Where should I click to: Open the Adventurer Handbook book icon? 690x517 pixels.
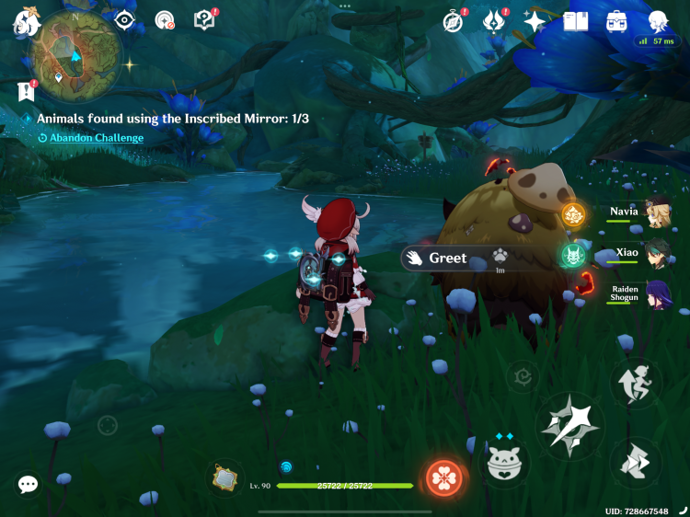click(576, 21)
